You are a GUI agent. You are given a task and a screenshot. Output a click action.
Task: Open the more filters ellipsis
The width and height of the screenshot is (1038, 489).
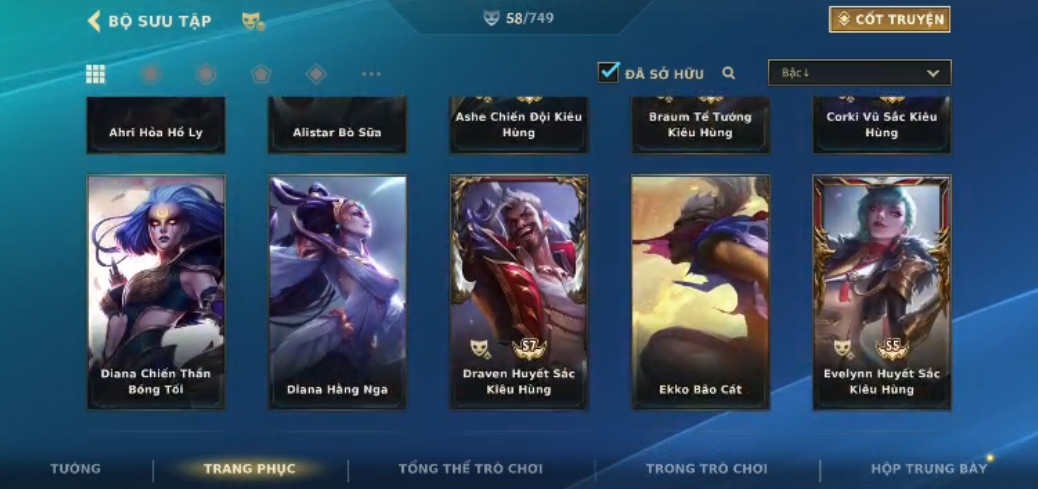coord(371,74)
